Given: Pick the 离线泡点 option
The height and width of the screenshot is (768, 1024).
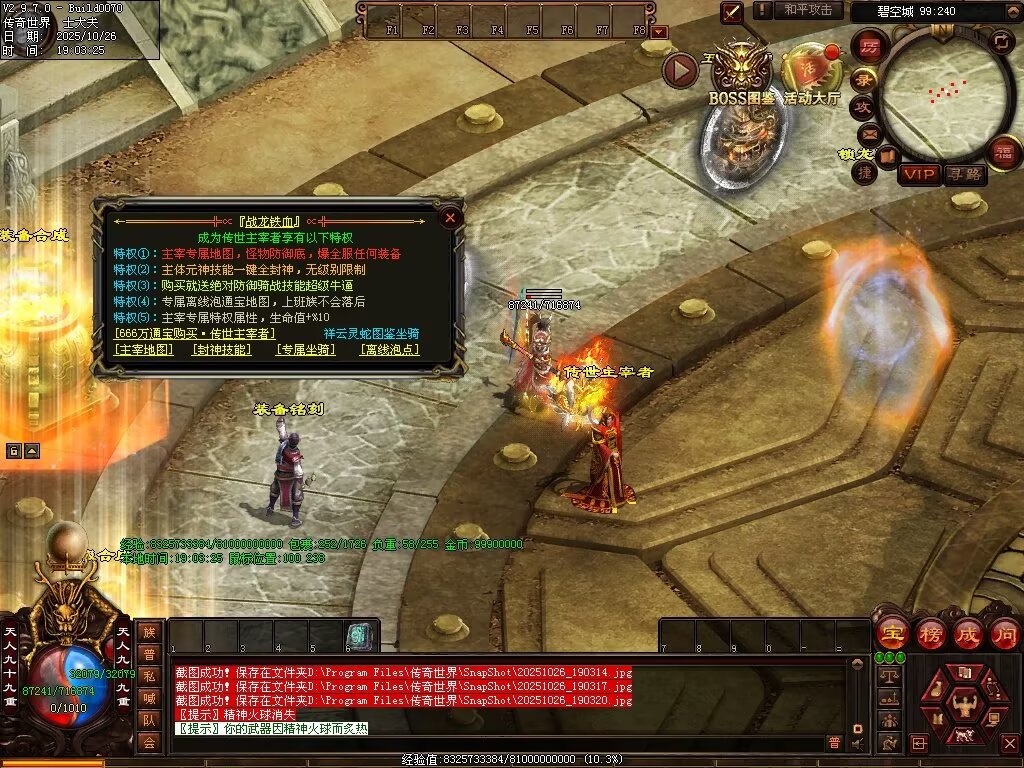Looking at the screenshot, I should coord(389,350).
